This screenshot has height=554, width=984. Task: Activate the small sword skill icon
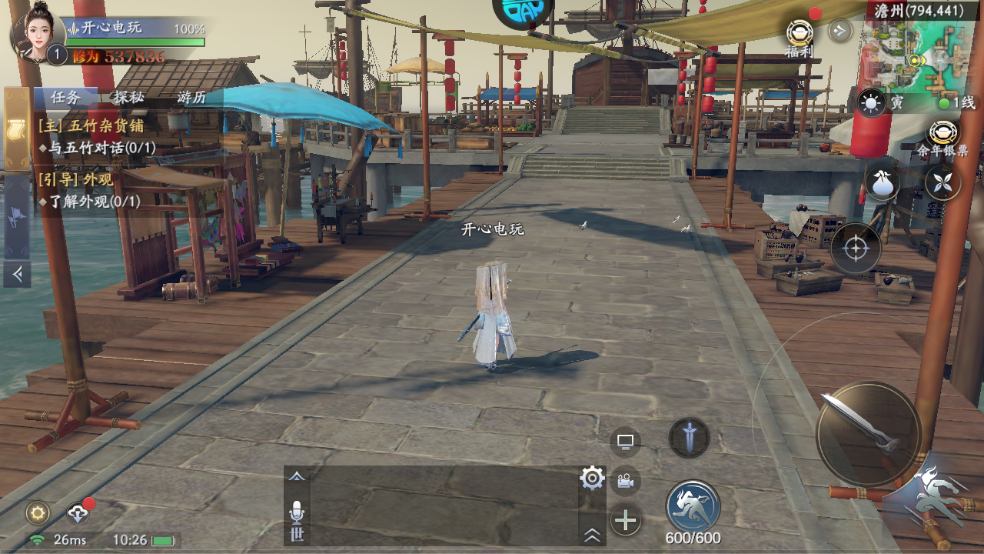(688, 437)
